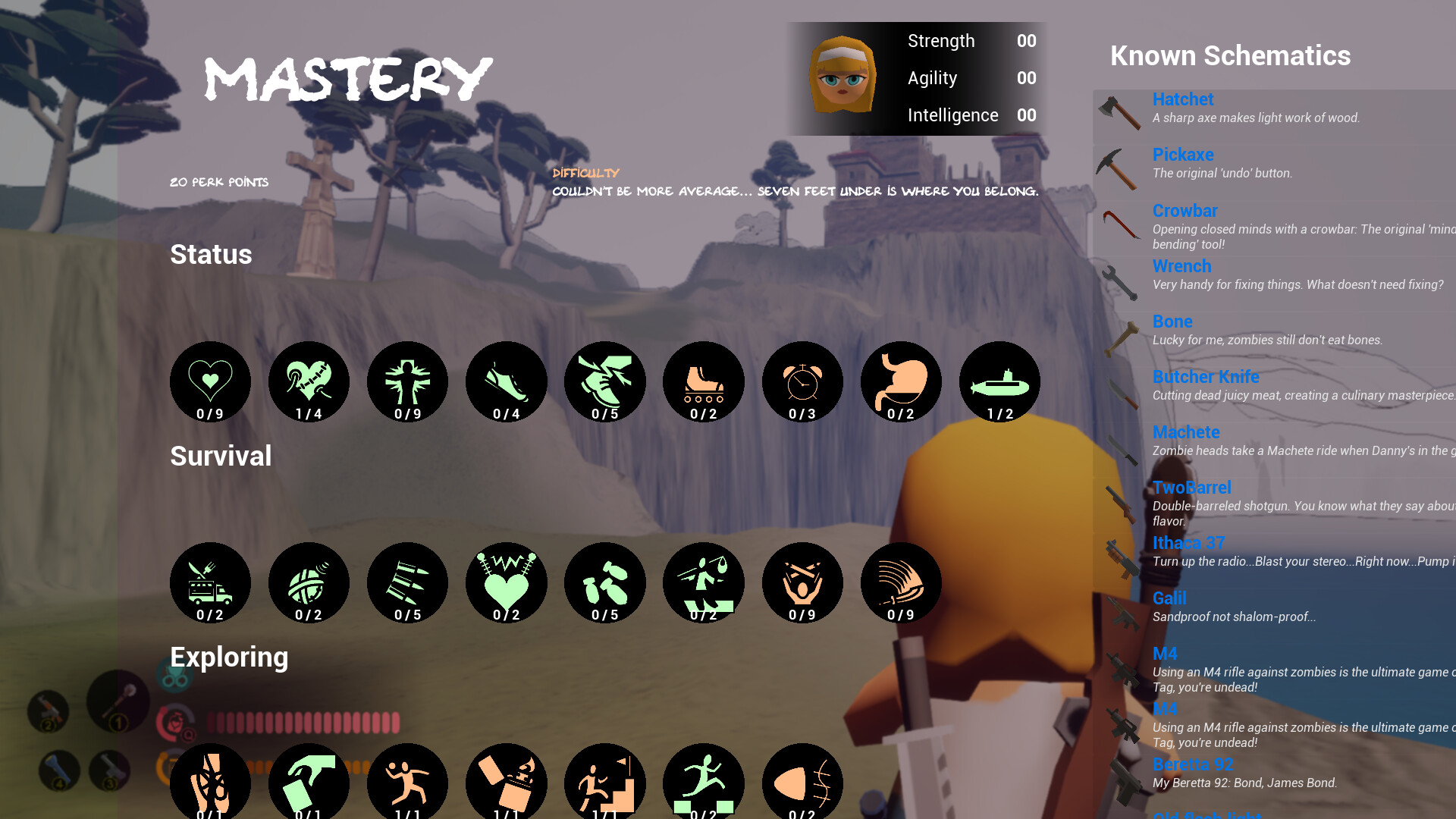Screen dimensions: 1456x819
Task: Choose the grenade perk in Survival row
Action: point(309,582)
